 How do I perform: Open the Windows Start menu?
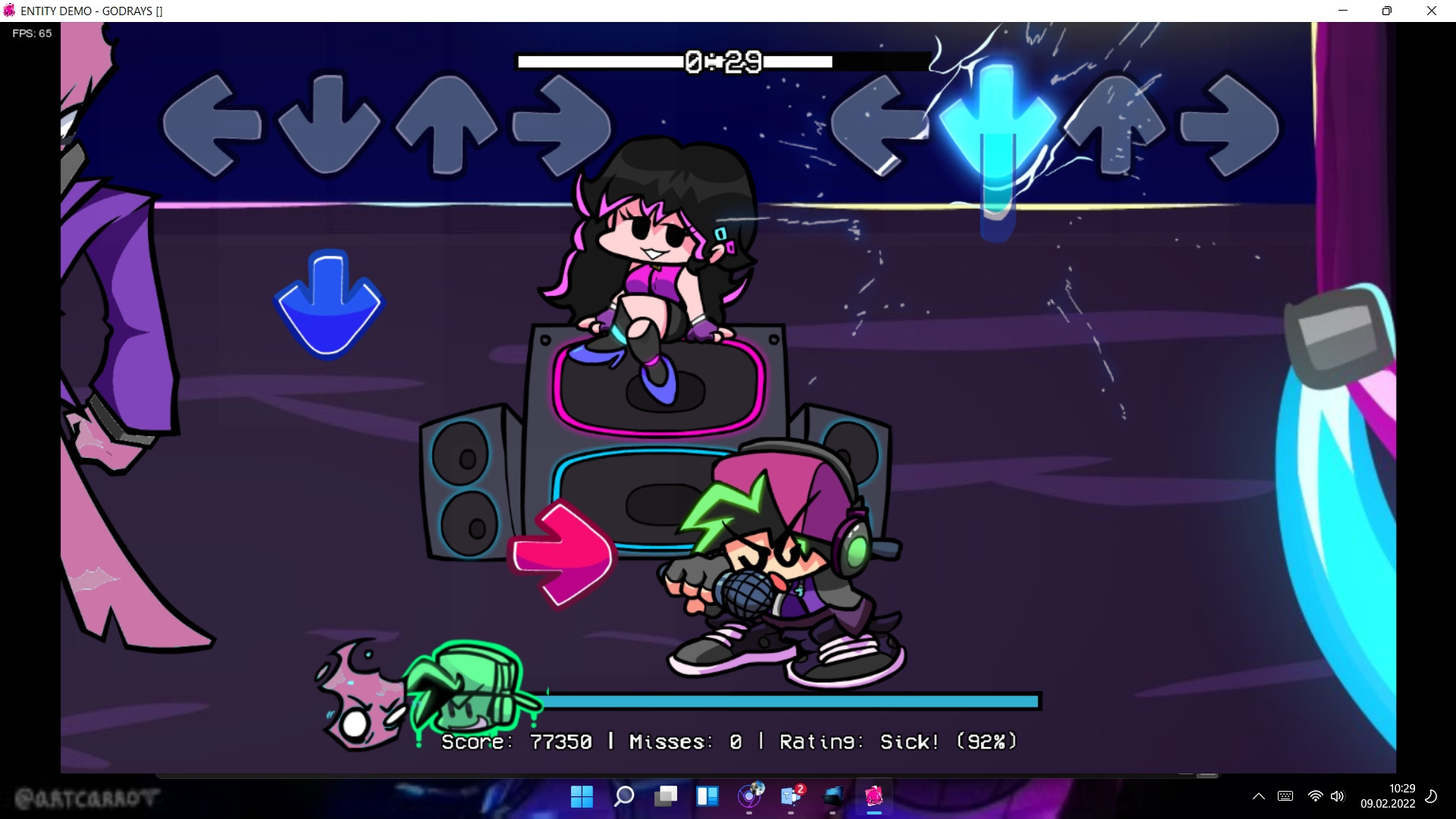[x=582, y=798]
